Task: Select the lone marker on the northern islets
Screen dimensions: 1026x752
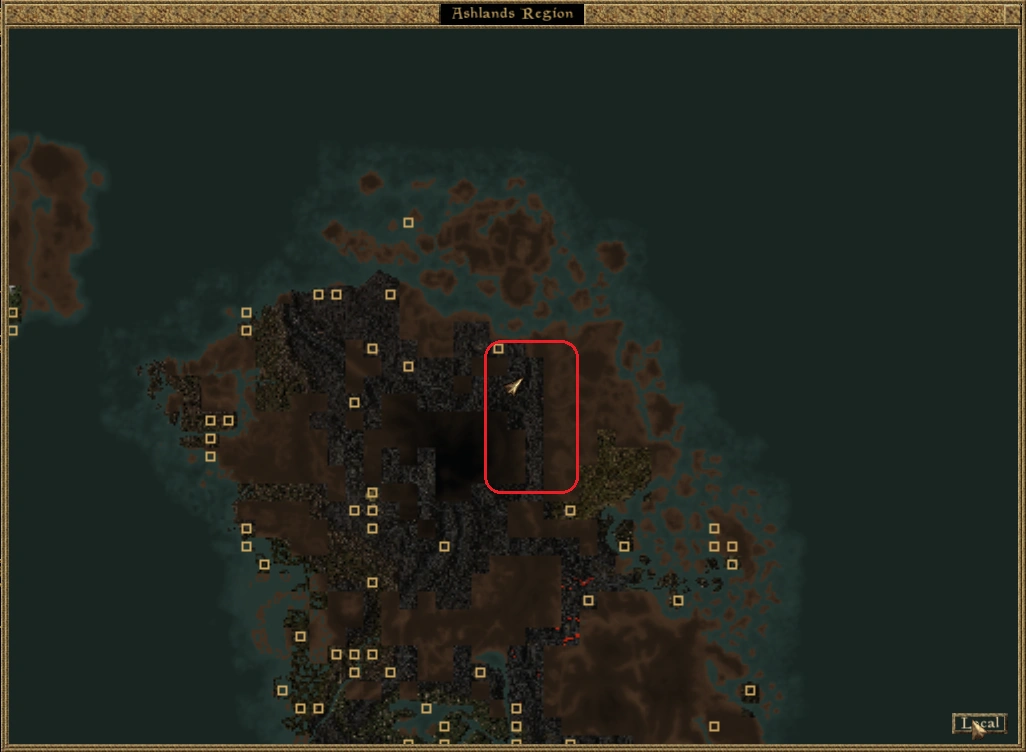Action: tap(408, 223)
